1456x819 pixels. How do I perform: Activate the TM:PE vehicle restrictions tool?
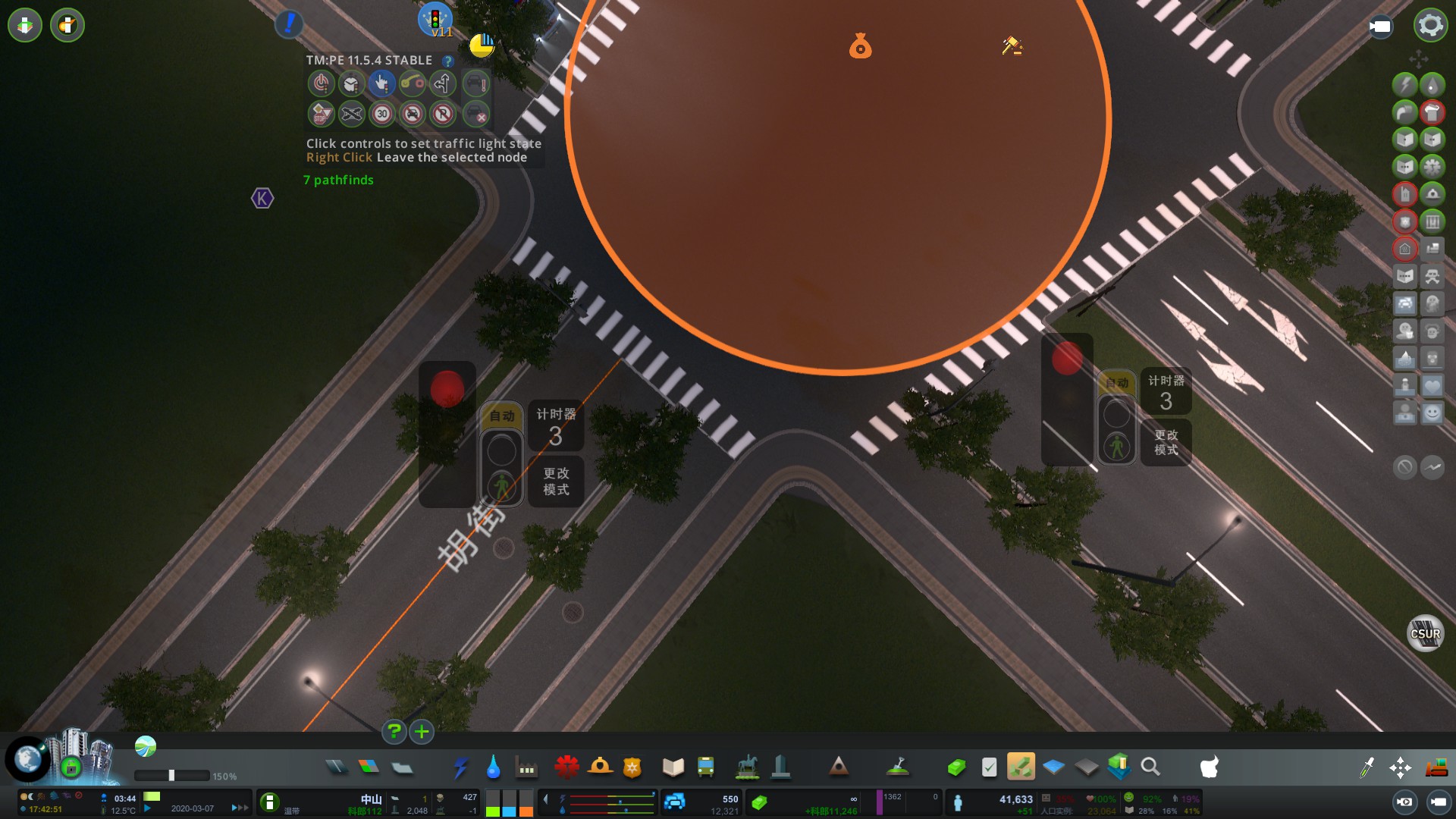(413, 115)
